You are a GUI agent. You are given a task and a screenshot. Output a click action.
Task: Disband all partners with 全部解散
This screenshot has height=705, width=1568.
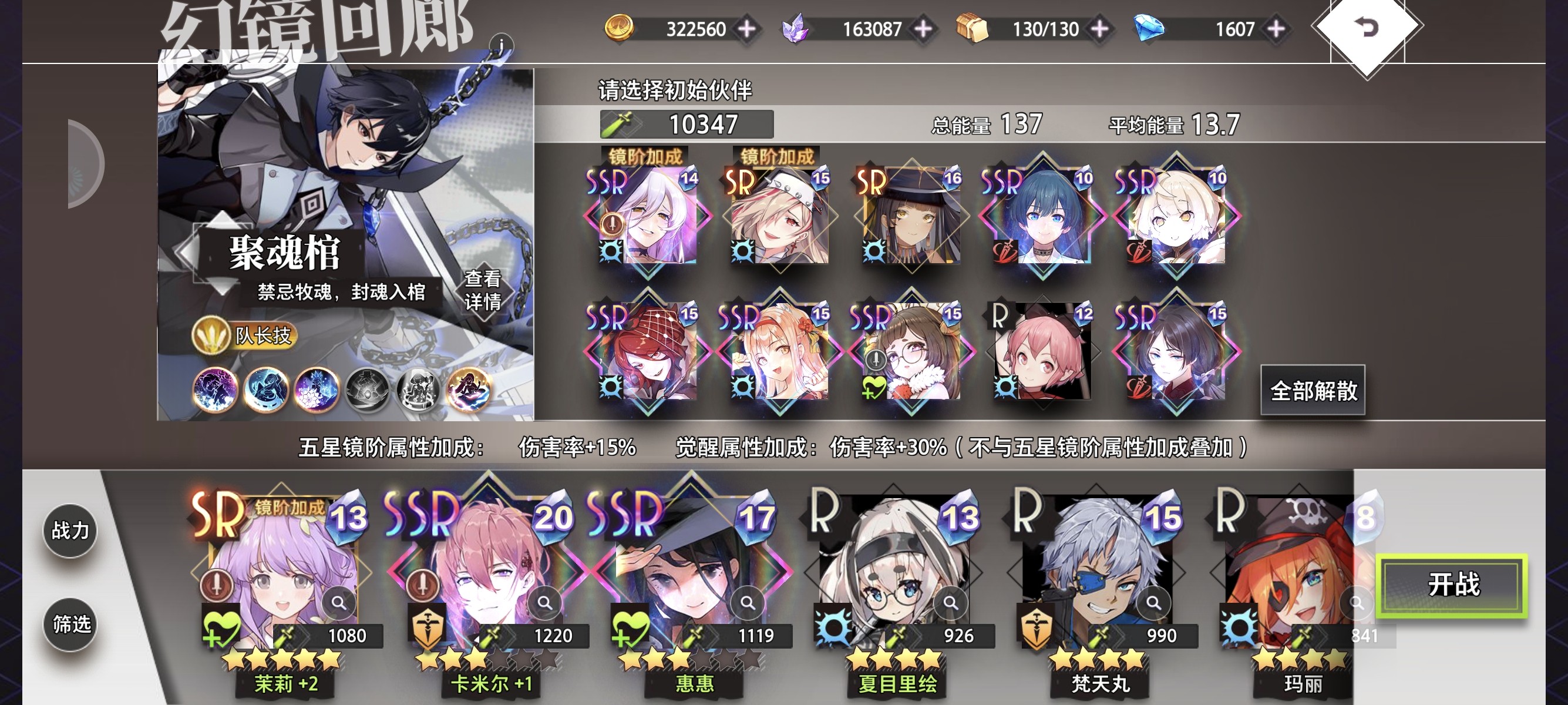[1313, 390]
